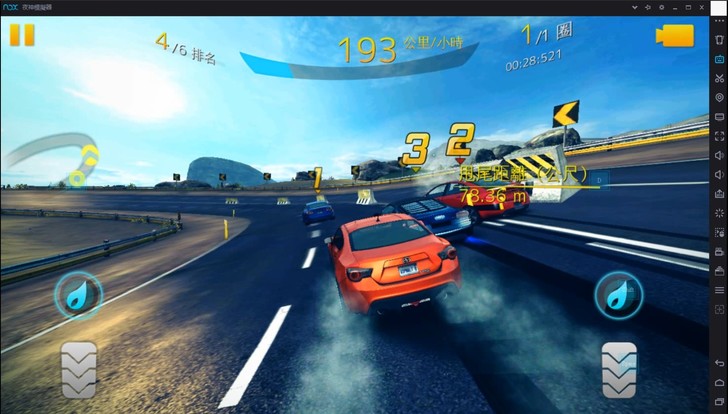Open the emulator sidebar's three-line menu
Image resolution: width=728 pixels, height=414 pixels.
(719, 290)
